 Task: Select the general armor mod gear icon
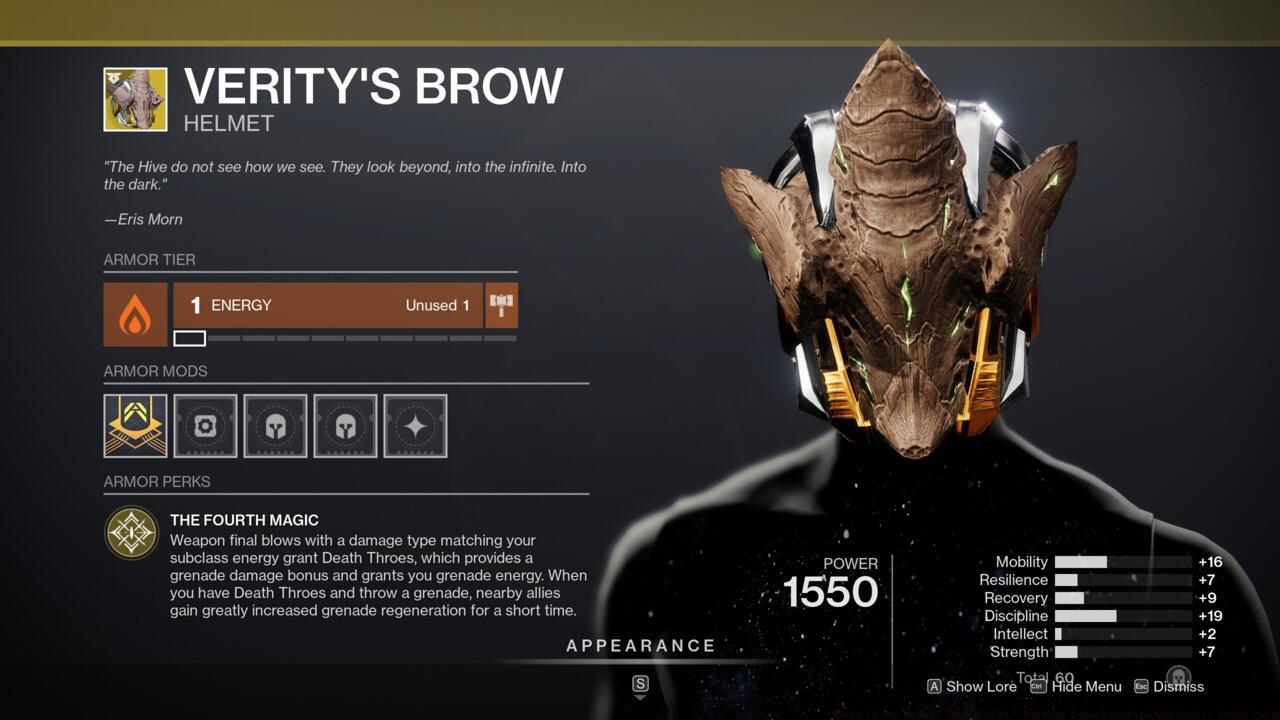pos(204,425)
